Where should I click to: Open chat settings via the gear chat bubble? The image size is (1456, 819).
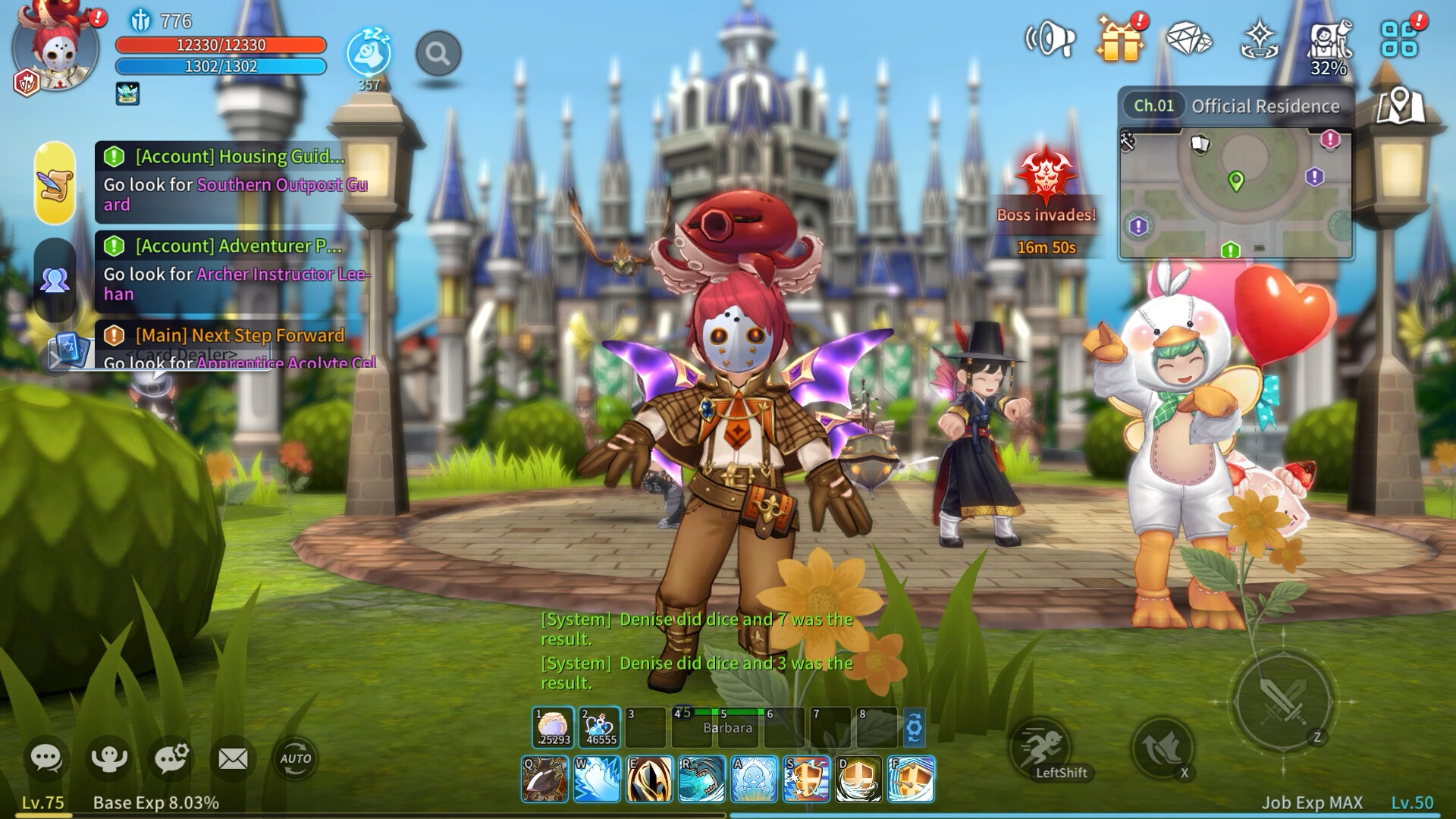171,755
